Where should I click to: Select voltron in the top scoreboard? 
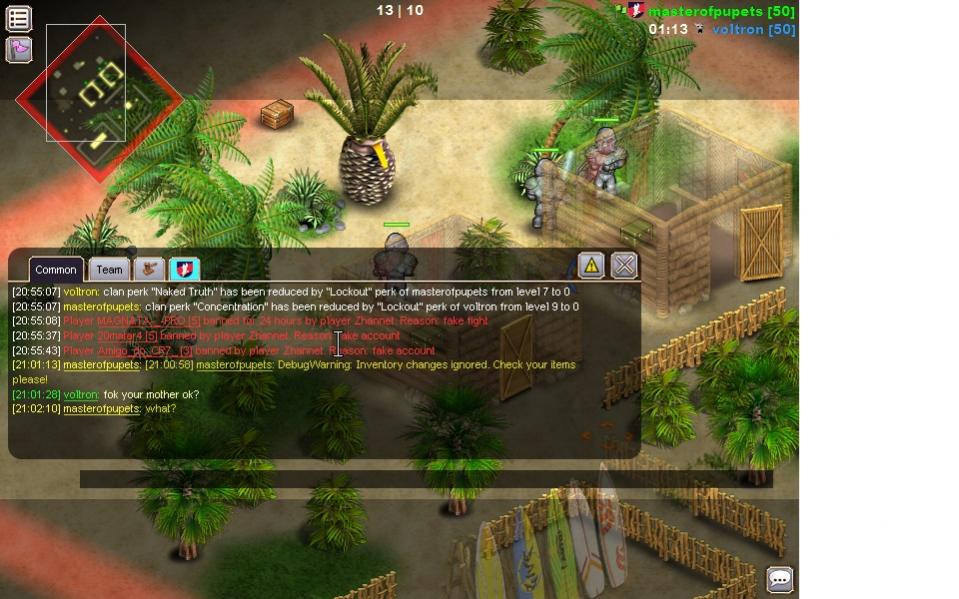click(x=753, y=30)
